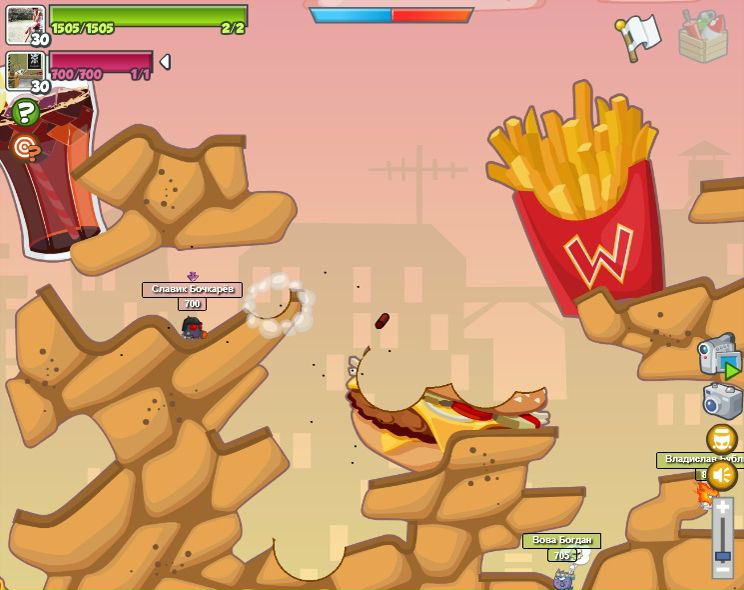Select the green team player avatar
Image resolution: width=744 pixels, height=590 pixels.
coord(24,24)
